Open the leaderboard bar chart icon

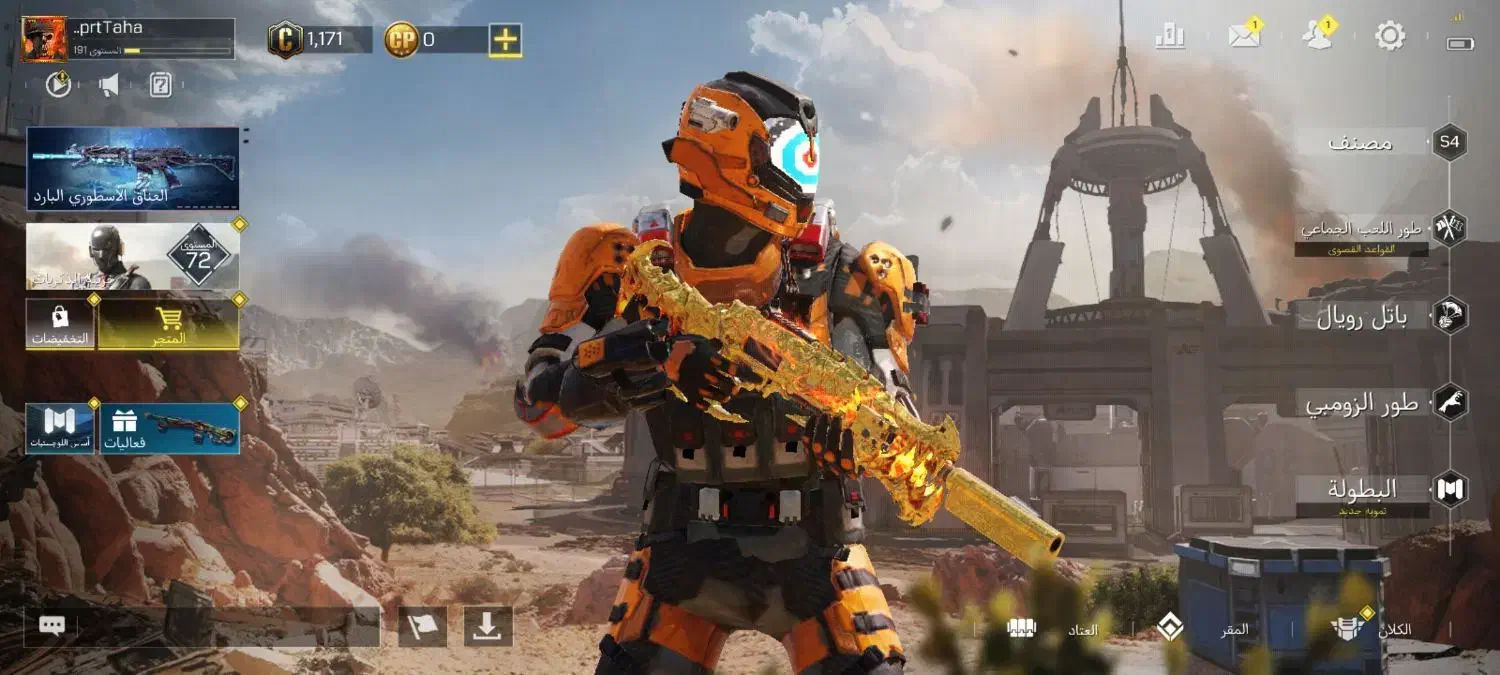(x=1169, y=37)
